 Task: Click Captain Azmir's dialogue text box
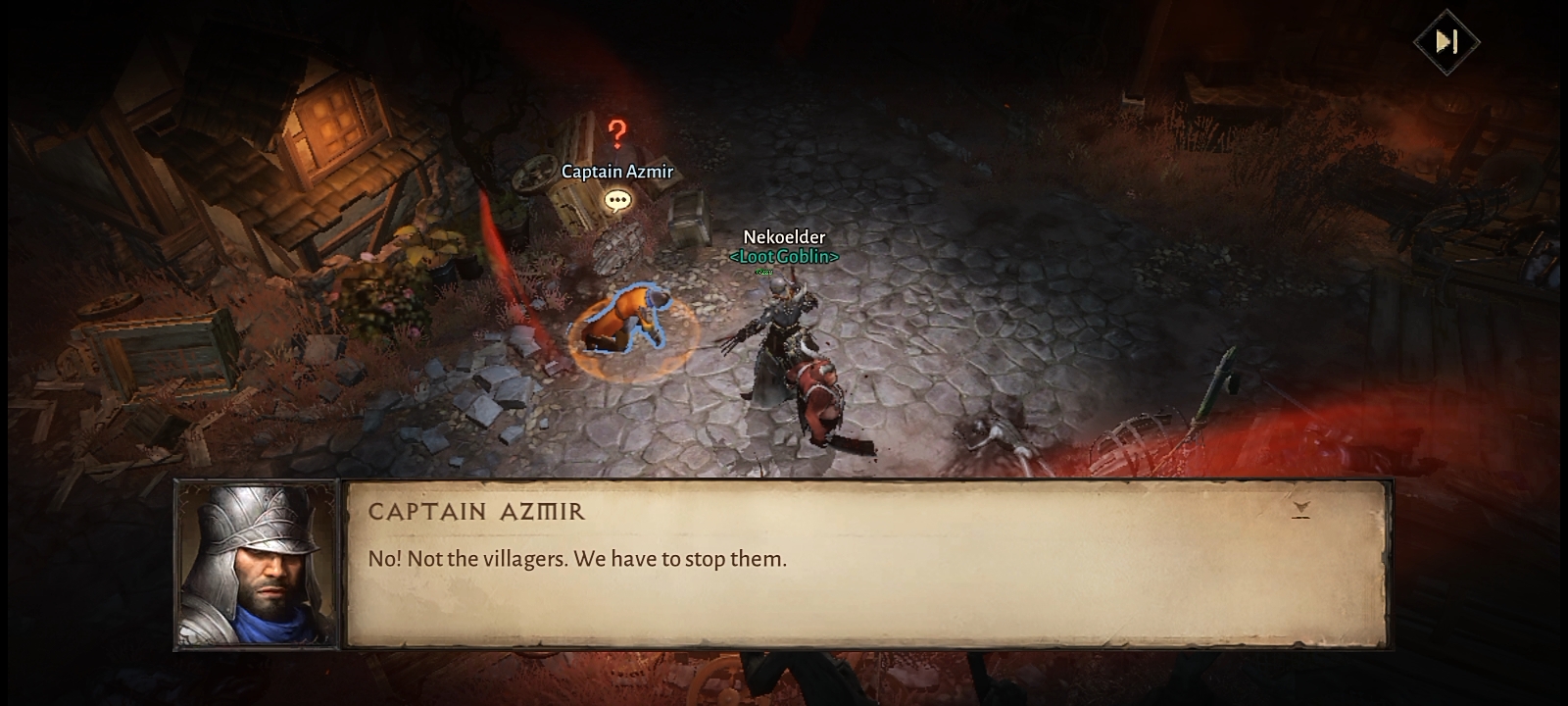866,564
